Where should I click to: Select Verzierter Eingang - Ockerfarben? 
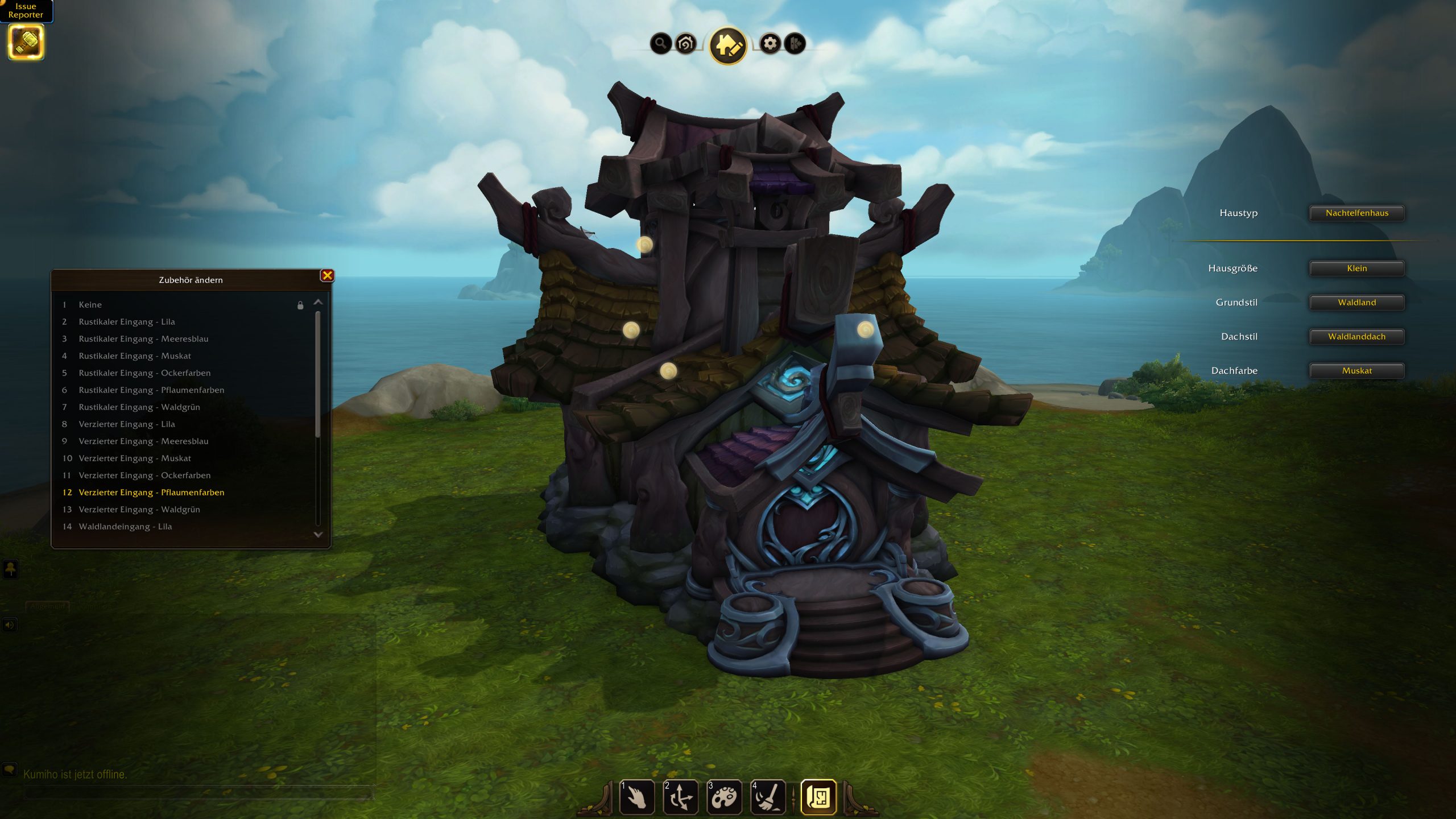pos(144,475)
